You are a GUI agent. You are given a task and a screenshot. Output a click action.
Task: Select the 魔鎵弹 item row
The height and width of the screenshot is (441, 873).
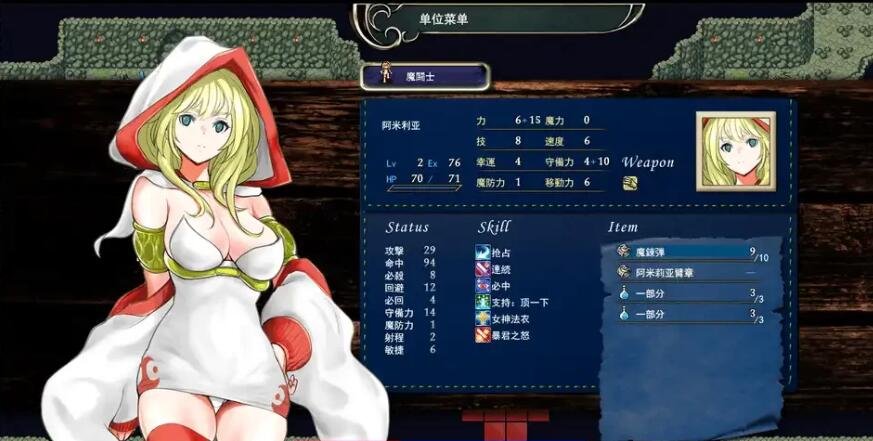coord(692,252)
